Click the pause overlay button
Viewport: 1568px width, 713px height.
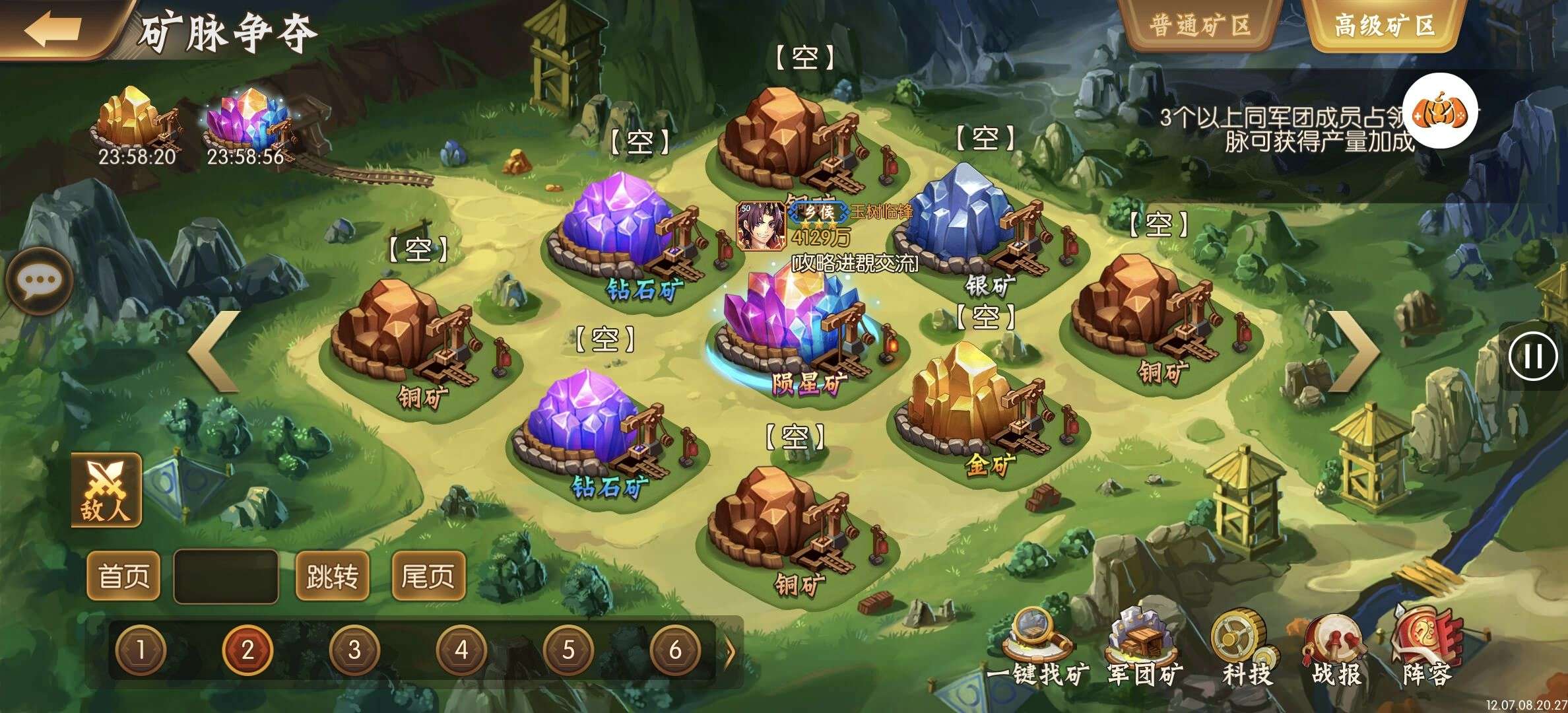click(1532, 356)
